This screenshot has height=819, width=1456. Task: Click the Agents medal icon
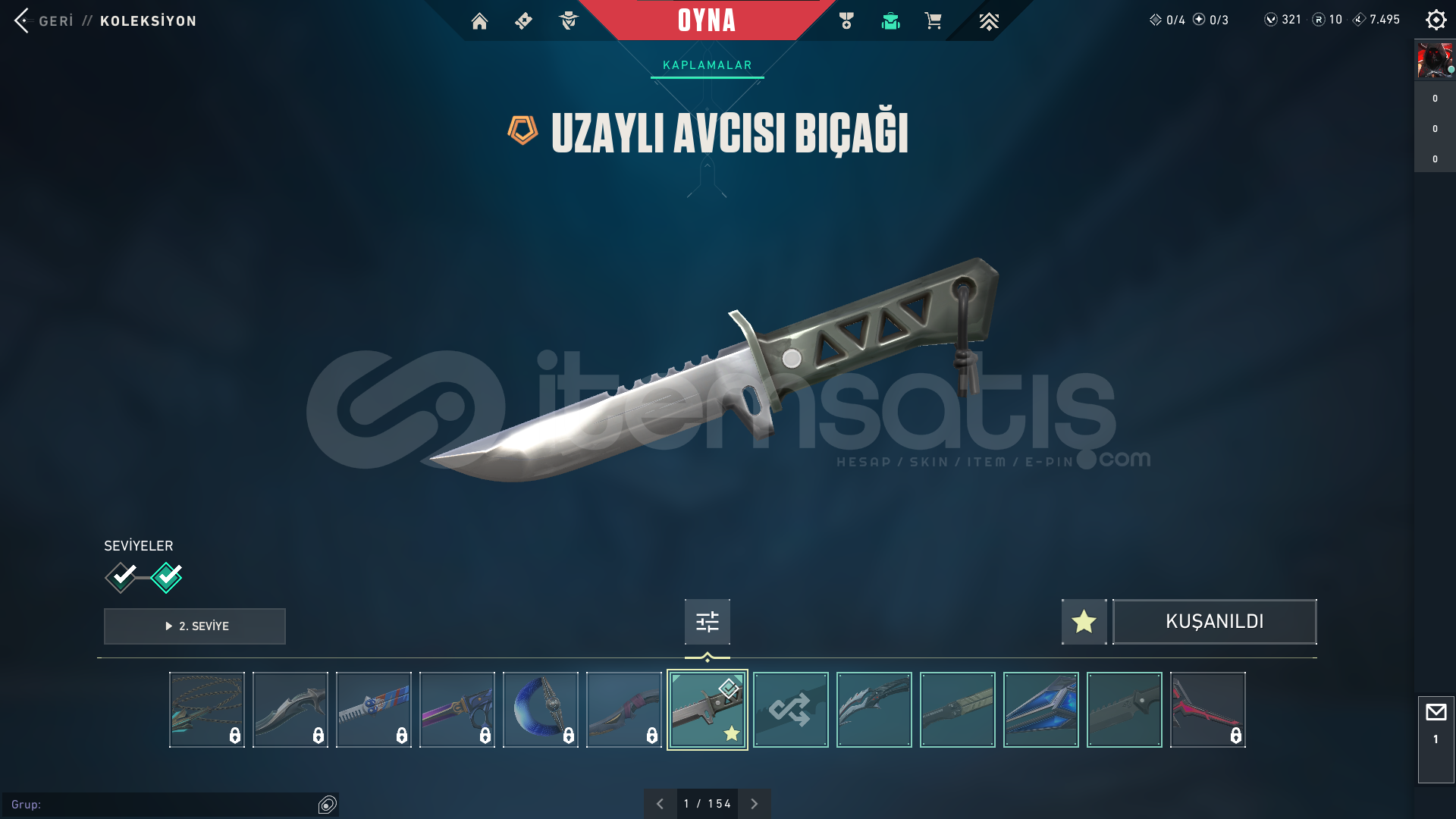pyautogui.click(x=846, y=20)
